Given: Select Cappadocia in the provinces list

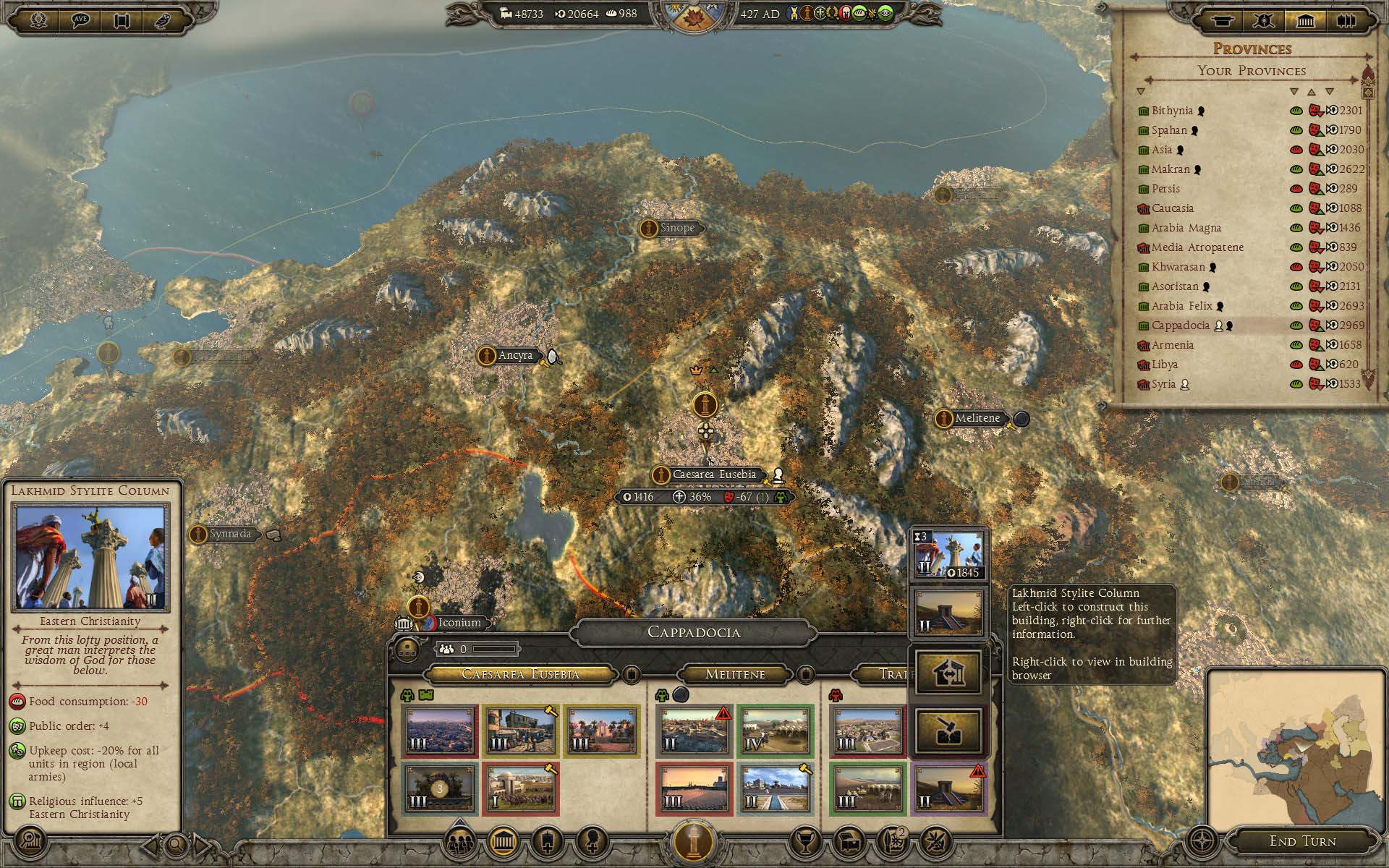Looking at the screenshot, I should tap(1179, 325).
